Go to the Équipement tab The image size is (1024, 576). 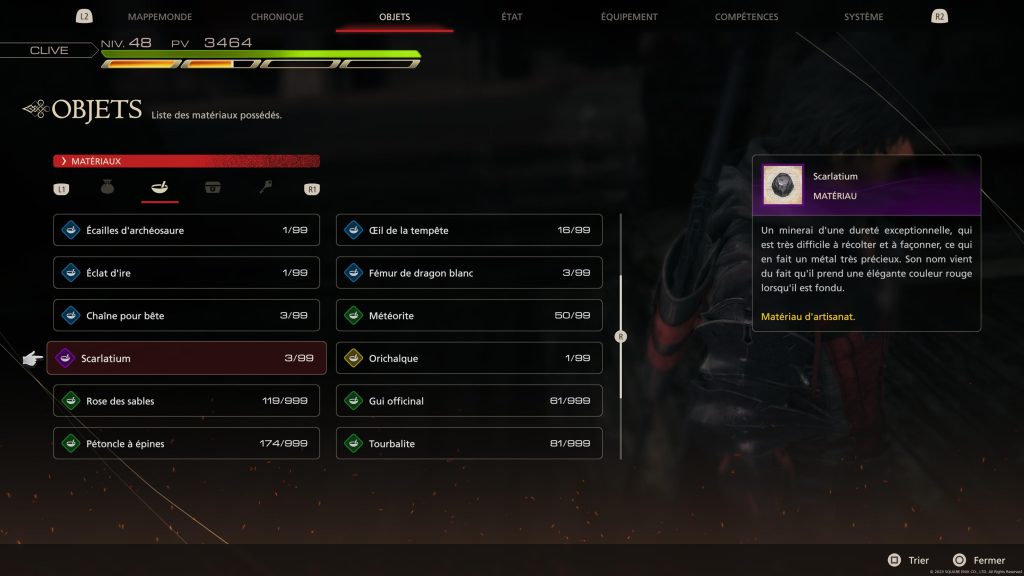tap(629, 17)
